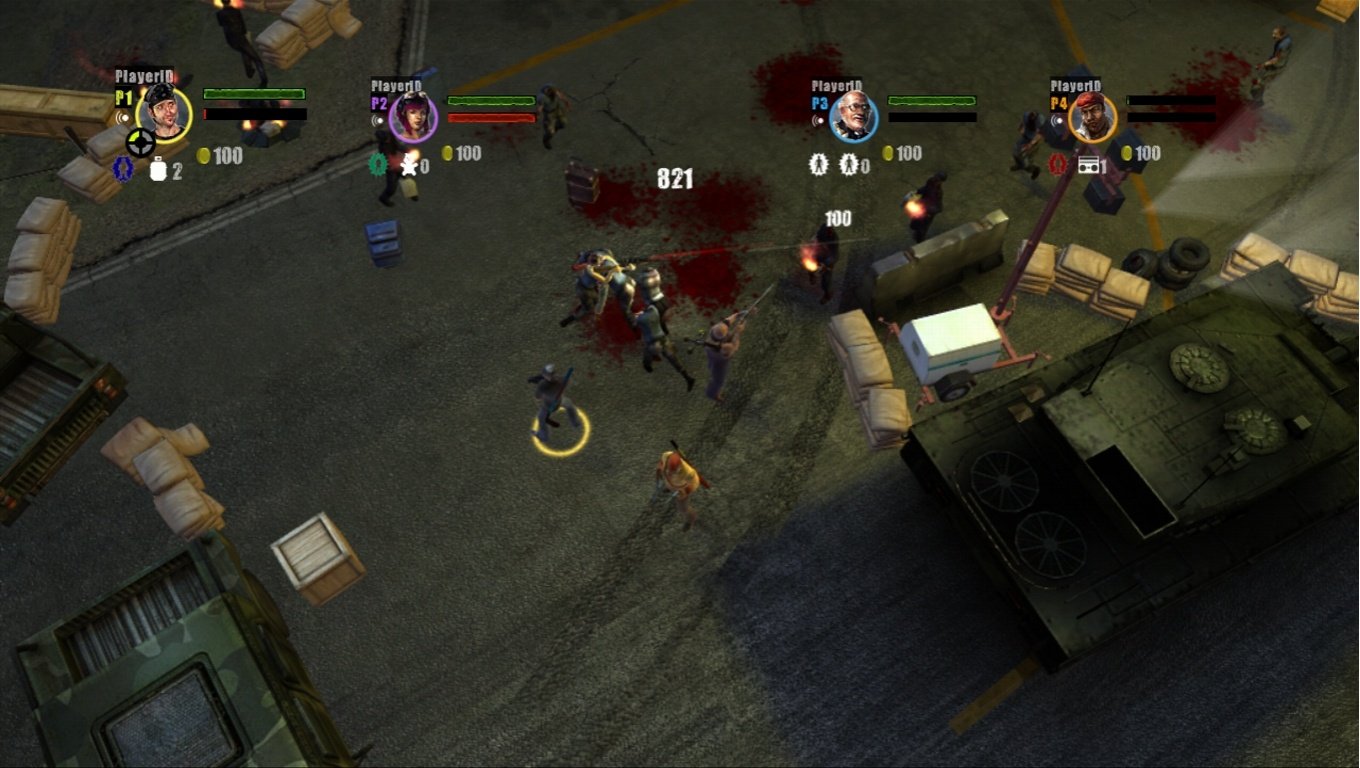Click the P4 PlayerID name label
Viewport: 1360px width, 768px height.
1076,85
